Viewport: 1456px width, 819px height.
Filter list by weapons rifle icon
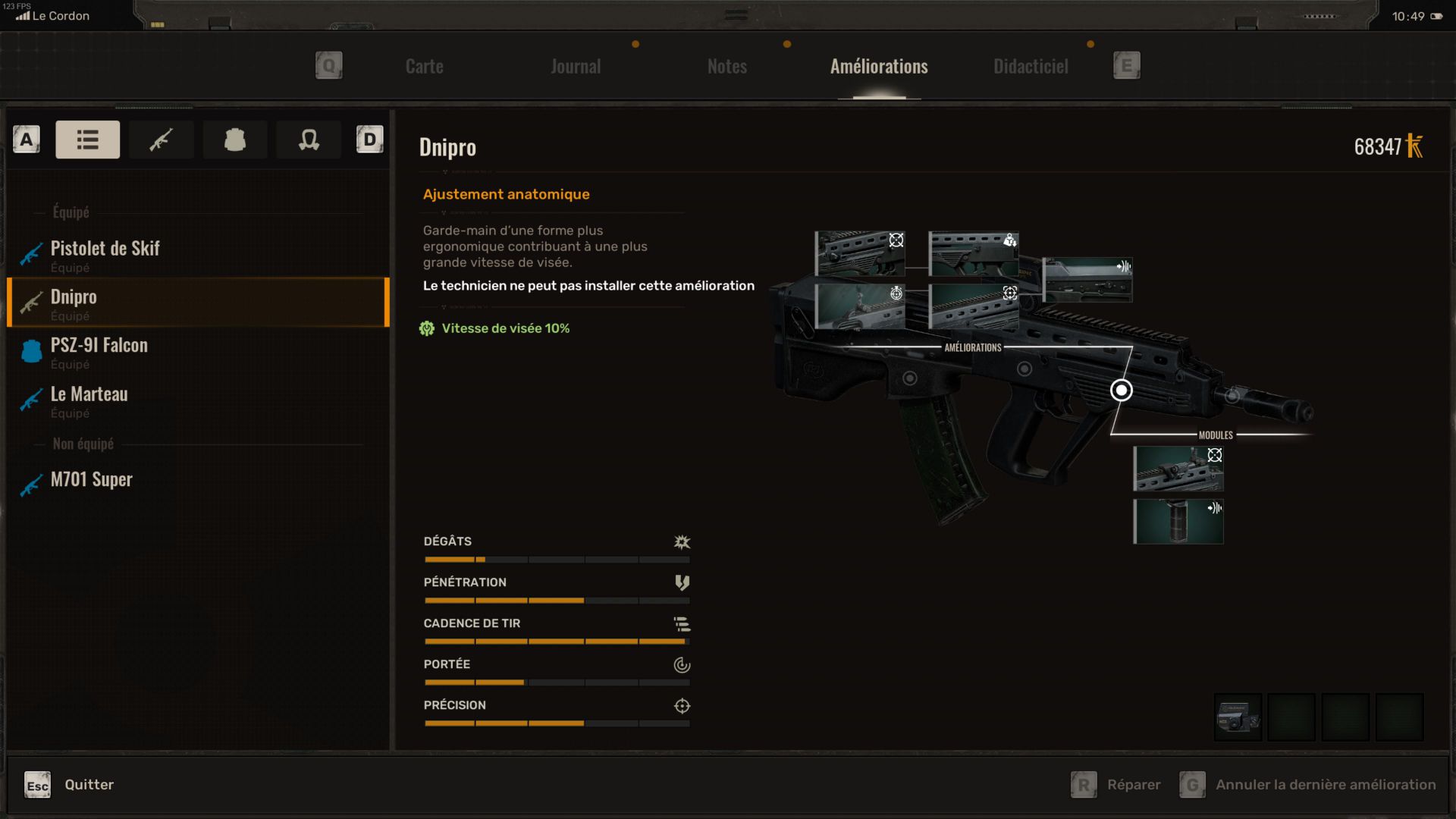(x=161, y=140)
